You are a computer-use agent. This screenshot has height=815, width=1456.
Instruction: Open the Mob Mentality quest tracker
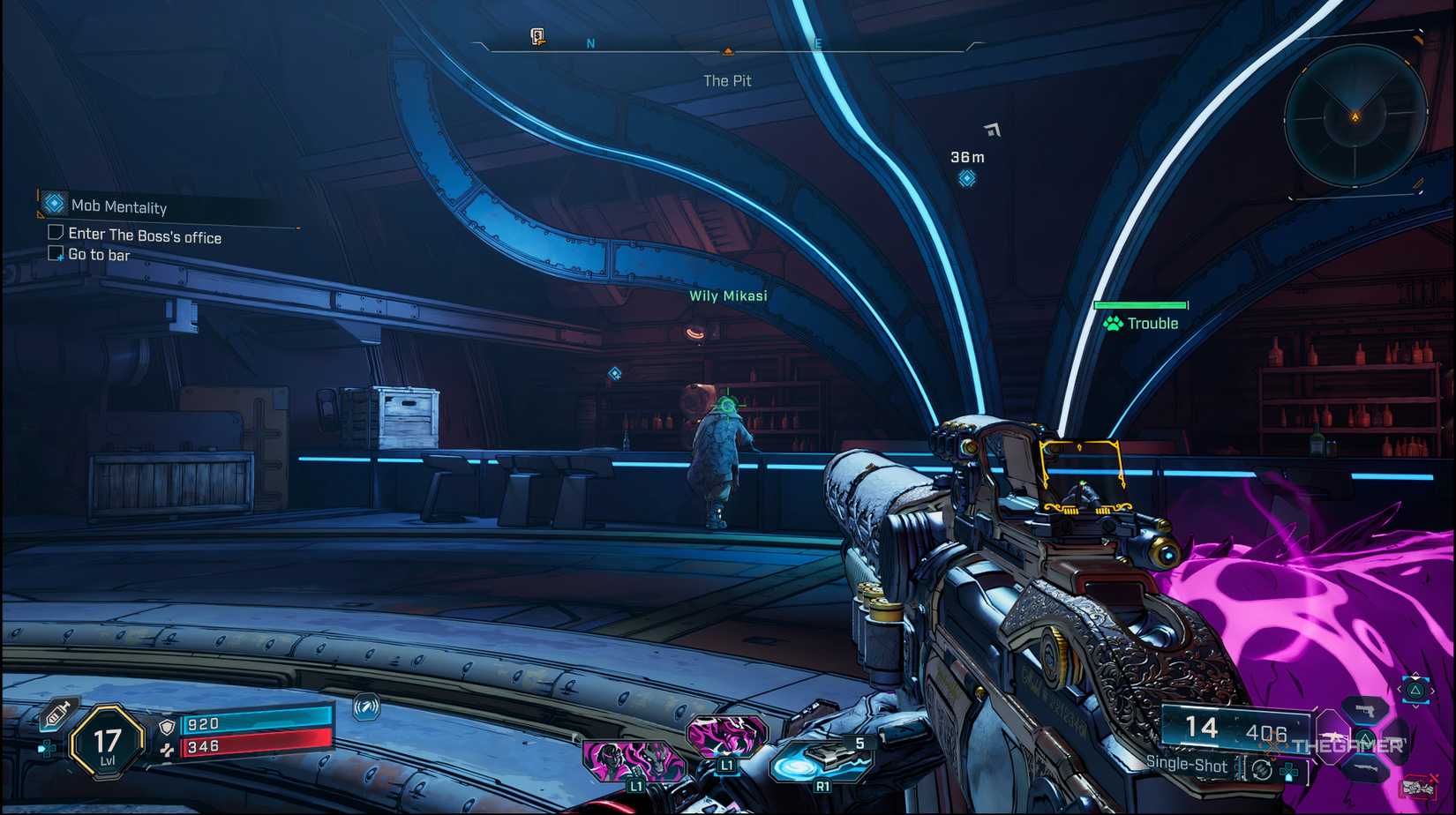pos(118,206)
